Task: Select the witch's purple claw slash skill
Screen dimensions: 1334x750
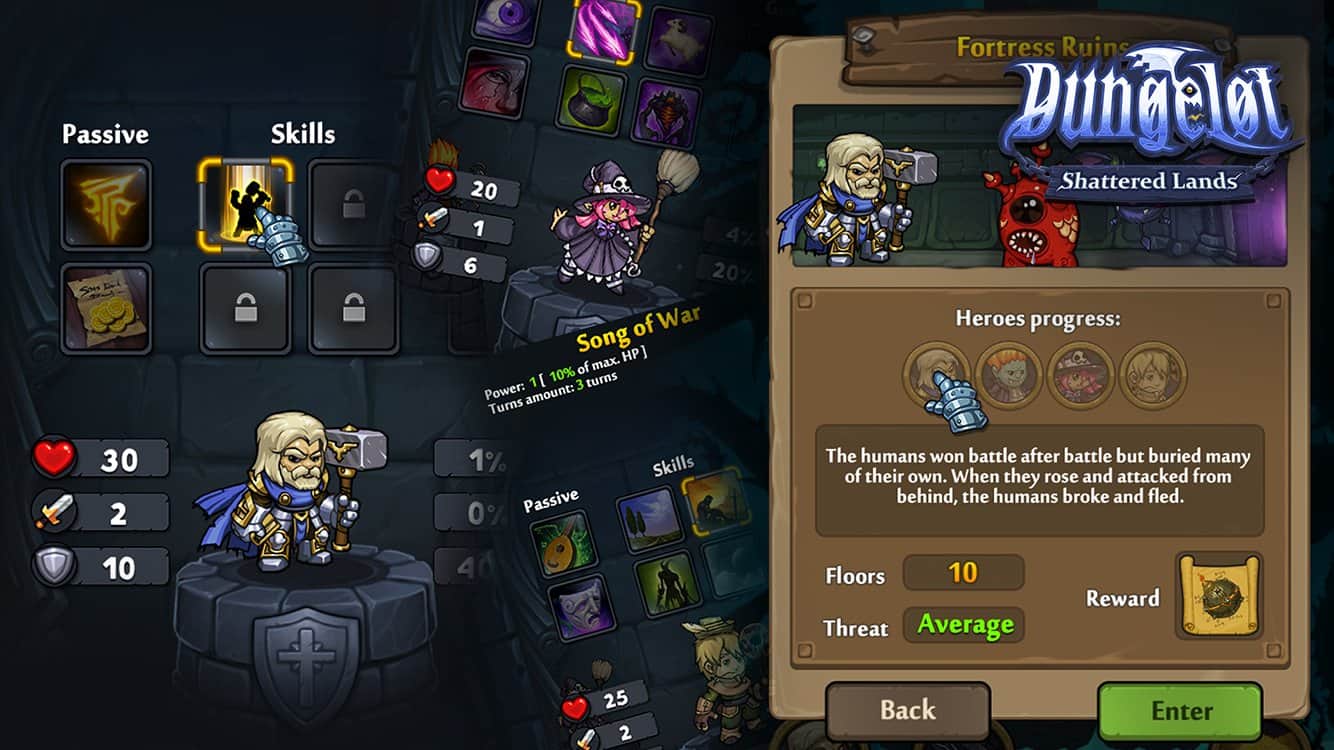Action: [x=606, y=28]
